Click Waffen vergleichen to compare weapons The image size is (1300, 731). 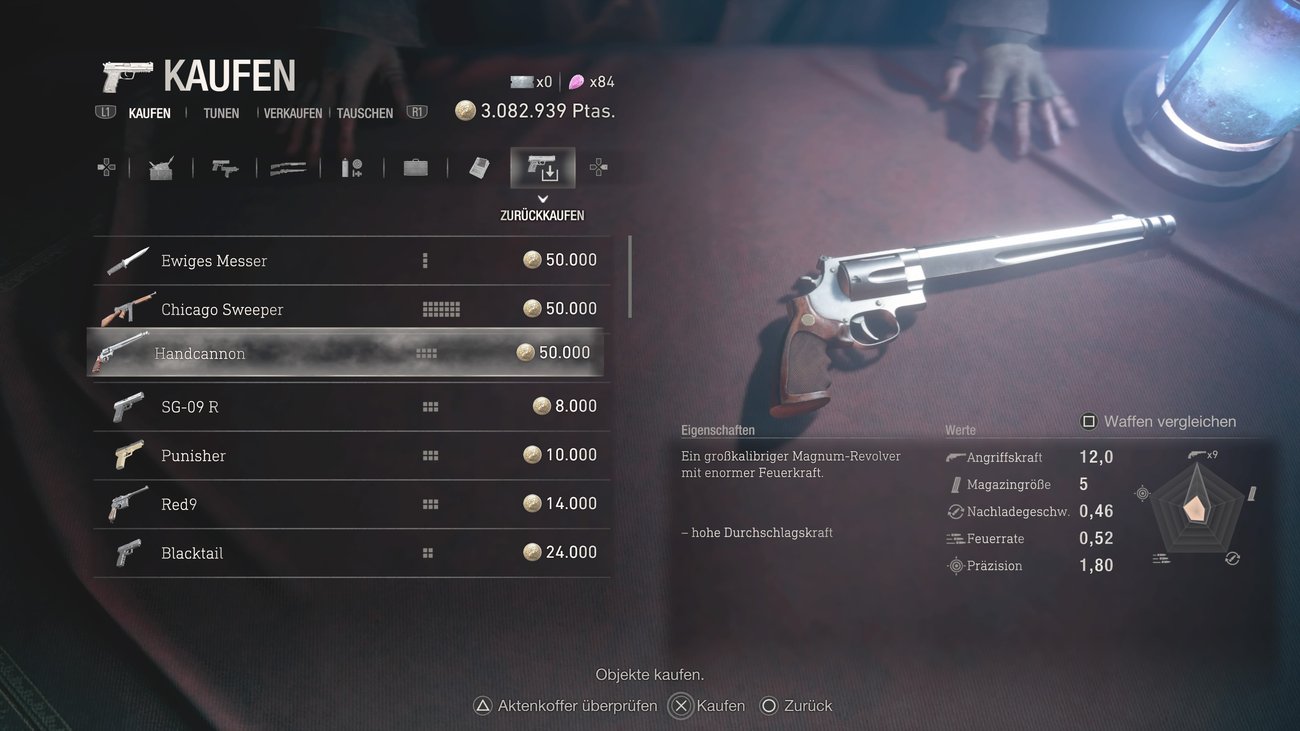coord(1159,422)
